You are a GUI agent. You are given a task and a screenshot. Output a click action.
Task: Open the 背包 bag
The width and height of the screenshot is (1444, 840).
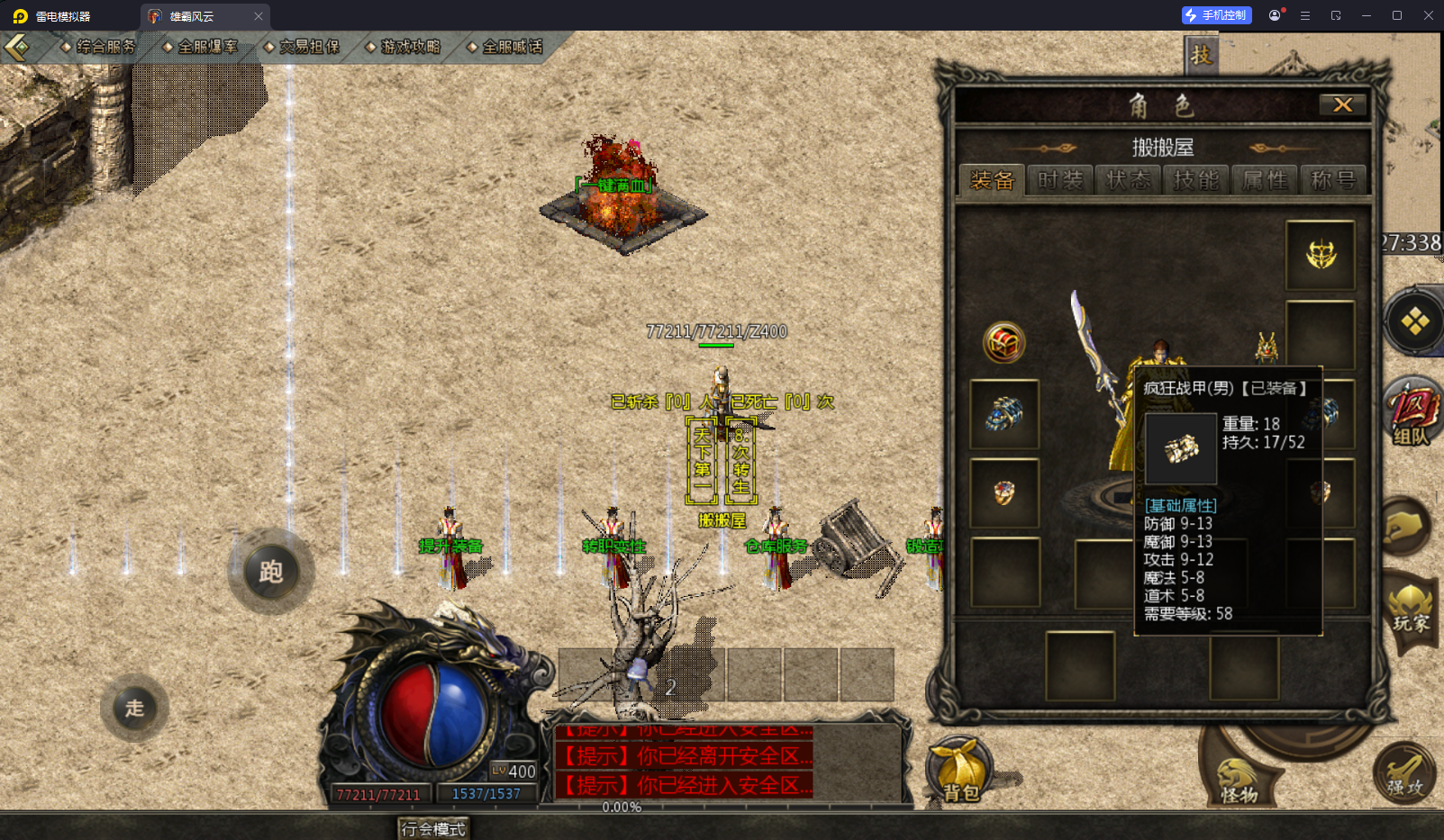pyautogui.click(x=960, y=772)
